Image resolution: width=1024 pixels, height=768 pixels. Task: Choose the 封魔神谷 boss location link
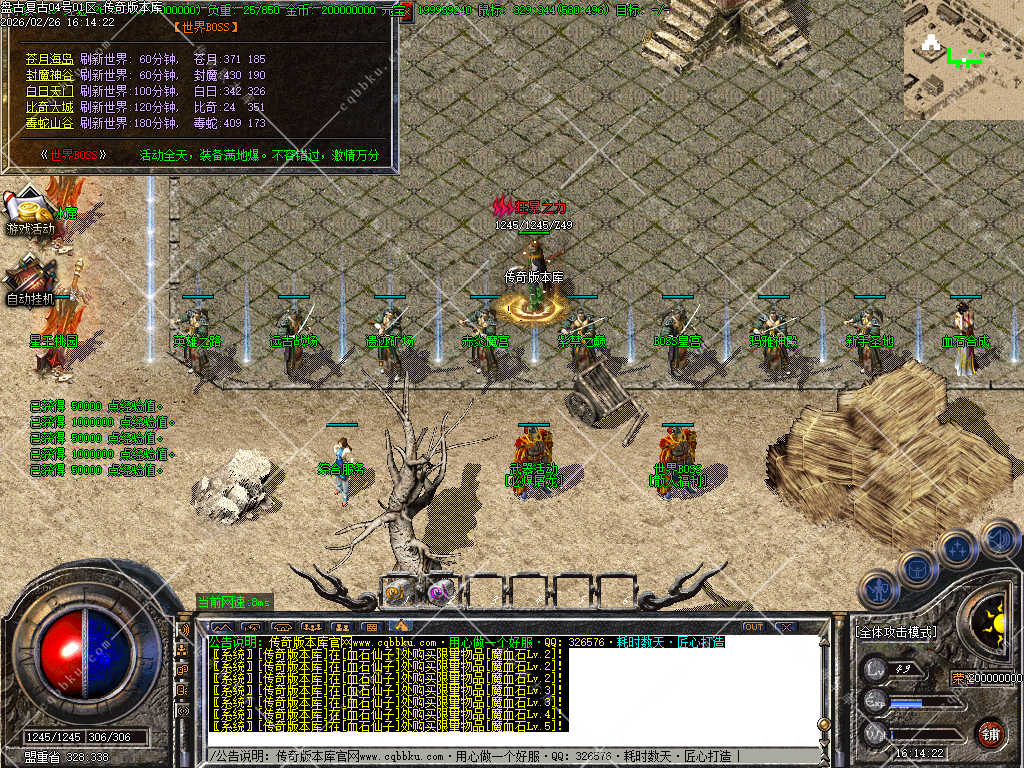tap(50, 75)
